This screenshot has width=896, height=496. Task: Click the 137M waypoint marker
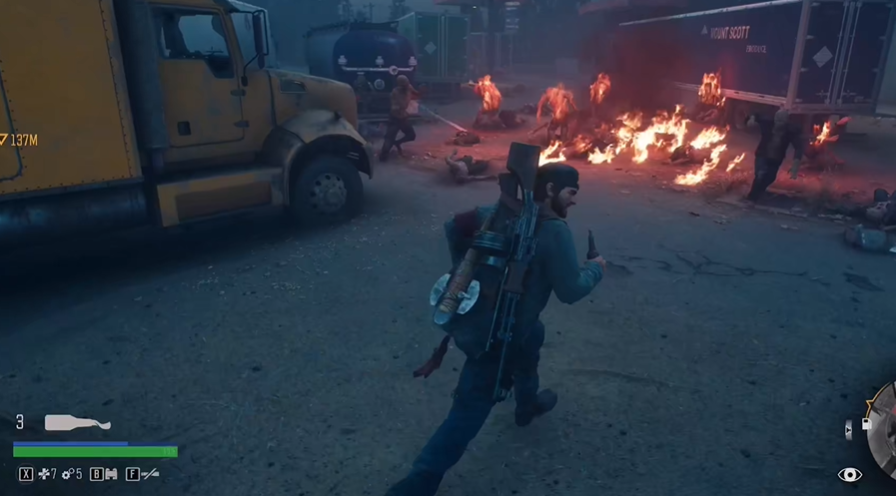(18, 140)
